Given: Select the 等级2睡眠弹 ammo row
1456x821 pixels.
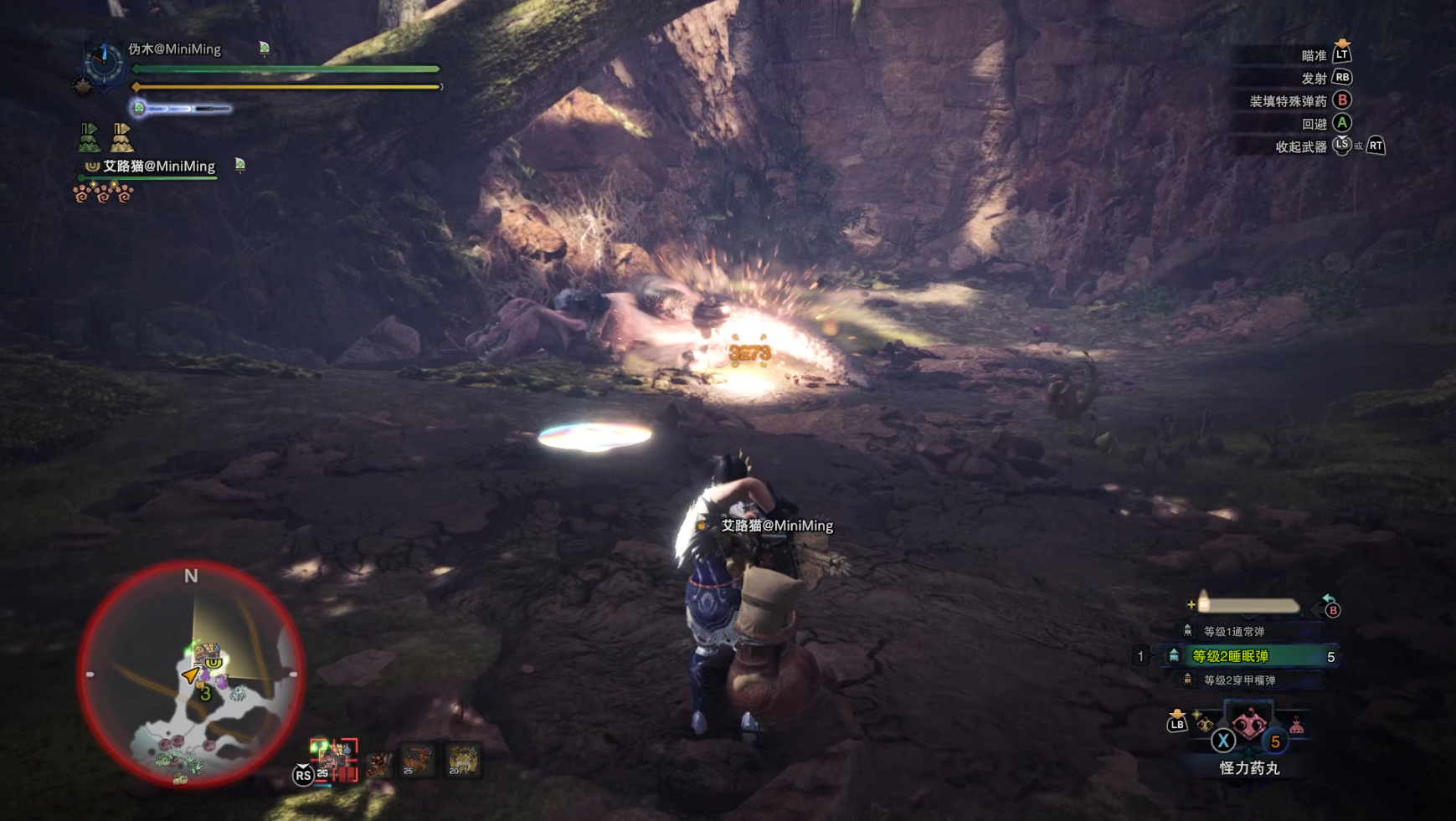Looking at the screenshot, I should pos(1248,656).
